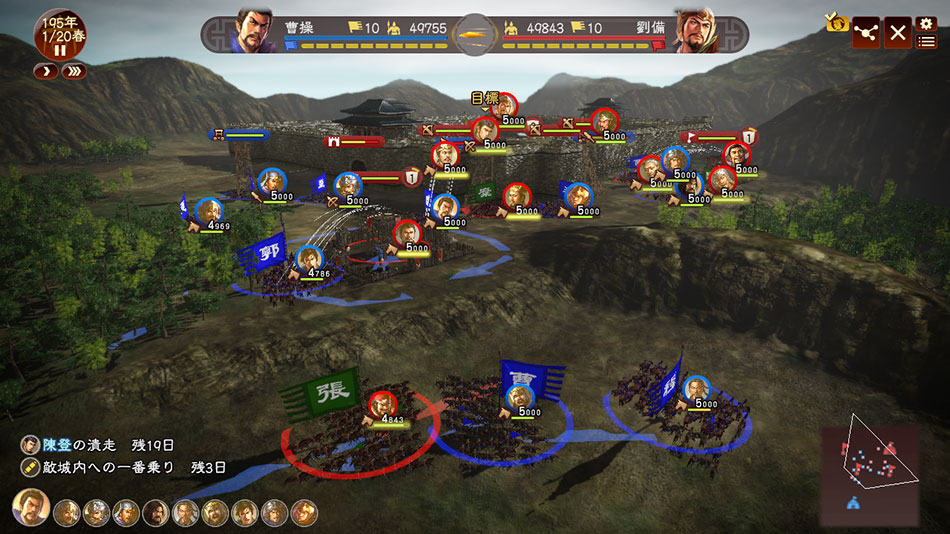950x534 pixels.
Task: Select the blue unit with 4786 troops
Action: tap(308, 259)
